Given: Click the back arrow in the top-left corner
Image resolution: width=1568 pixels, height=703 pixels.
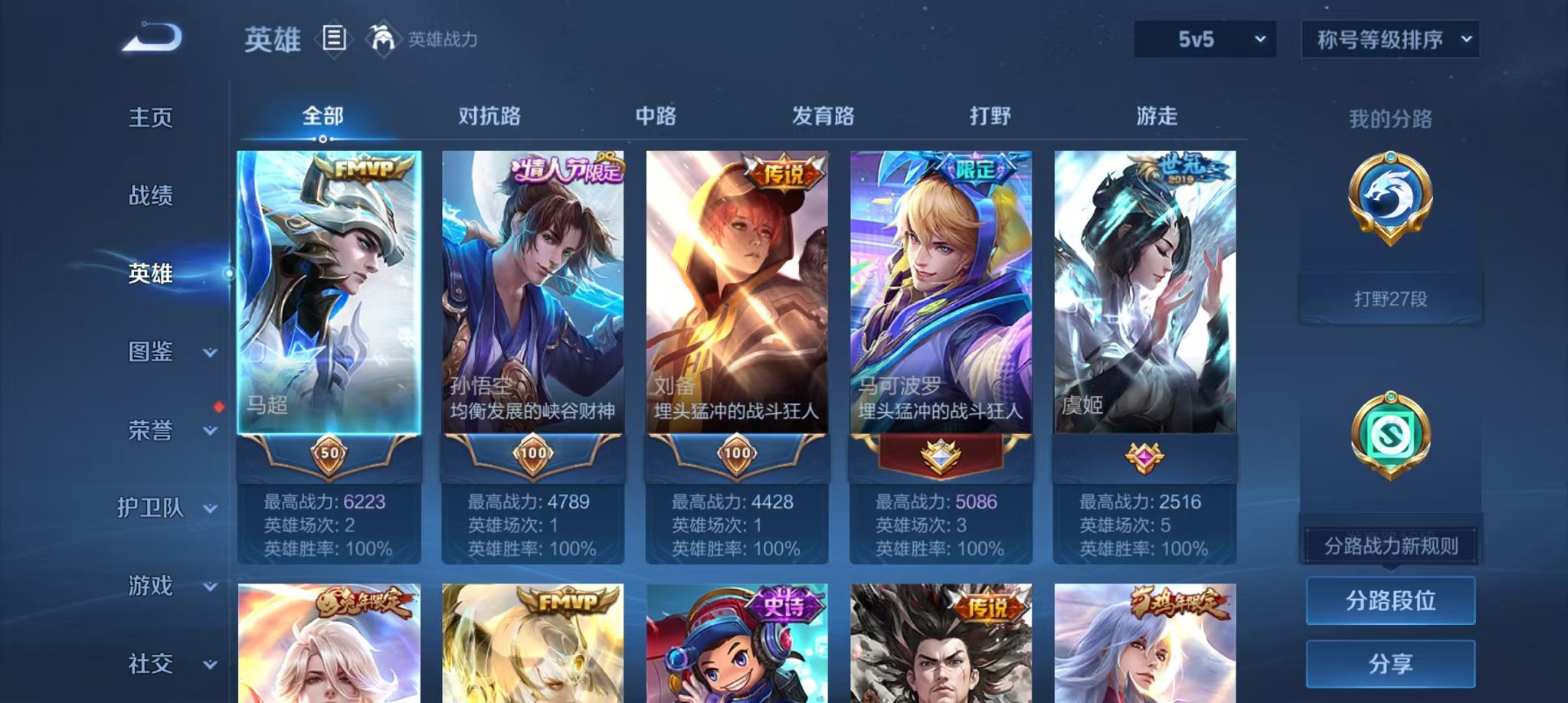Looking at the screenshot, I should tap(150, 34).
